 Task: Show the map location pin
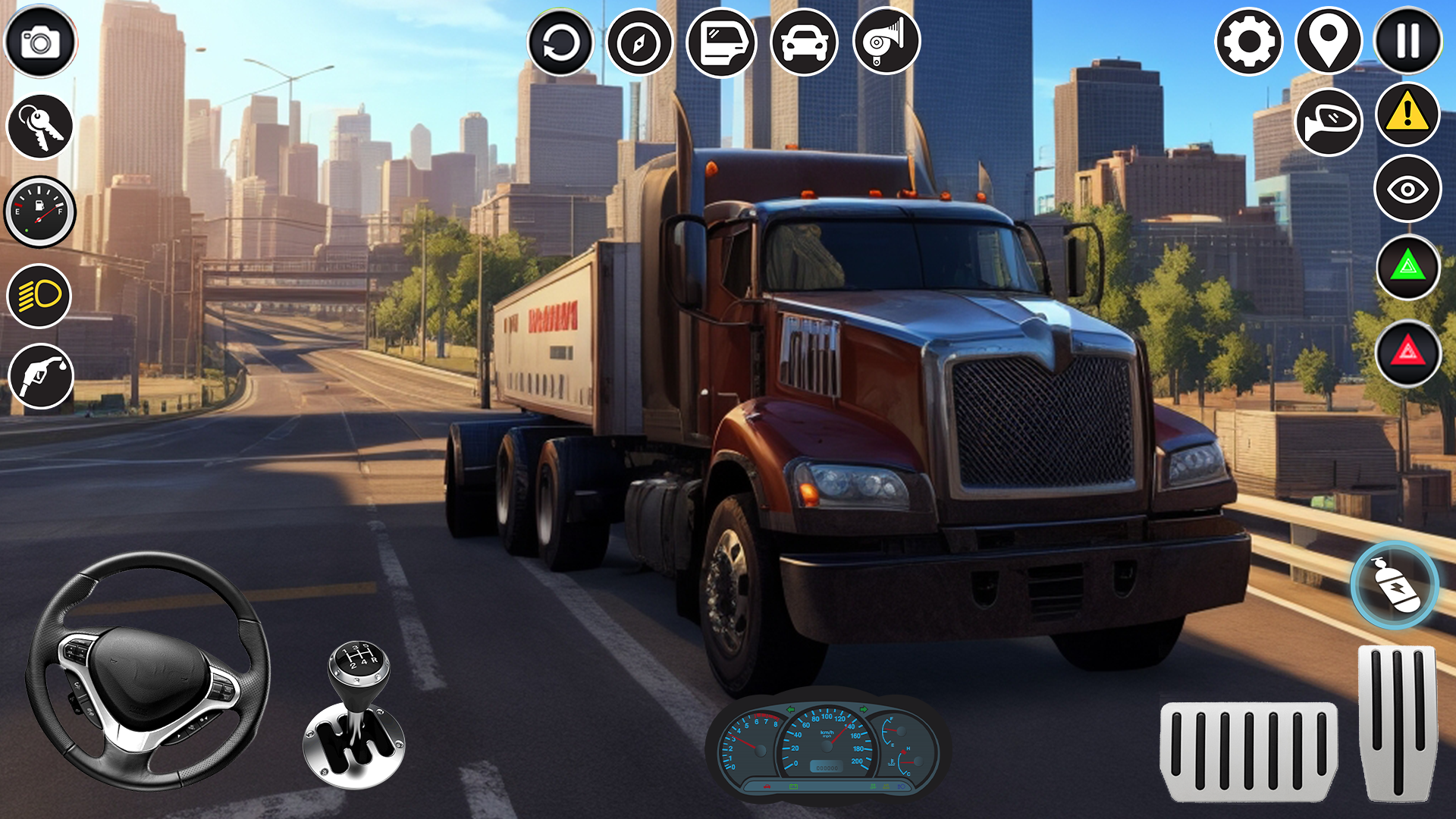pos(1329,42)
